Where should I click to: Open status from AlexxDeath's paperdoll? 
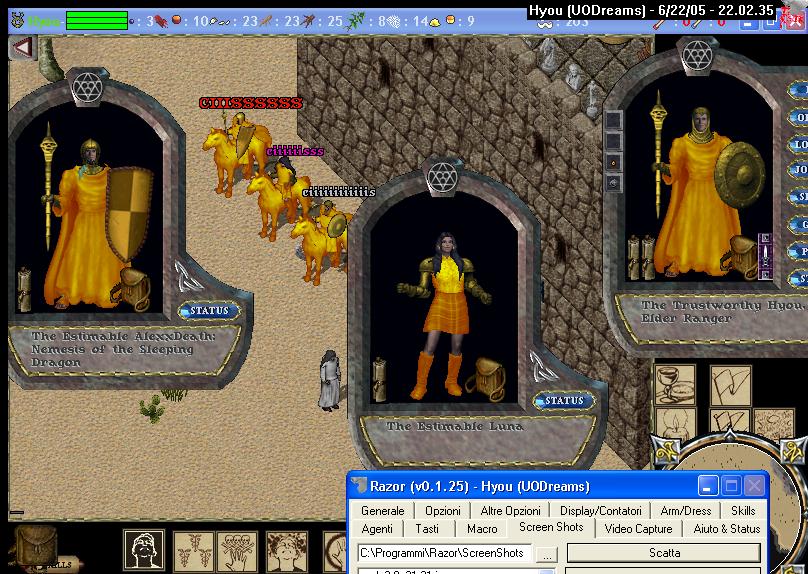[x=209, y=311]
